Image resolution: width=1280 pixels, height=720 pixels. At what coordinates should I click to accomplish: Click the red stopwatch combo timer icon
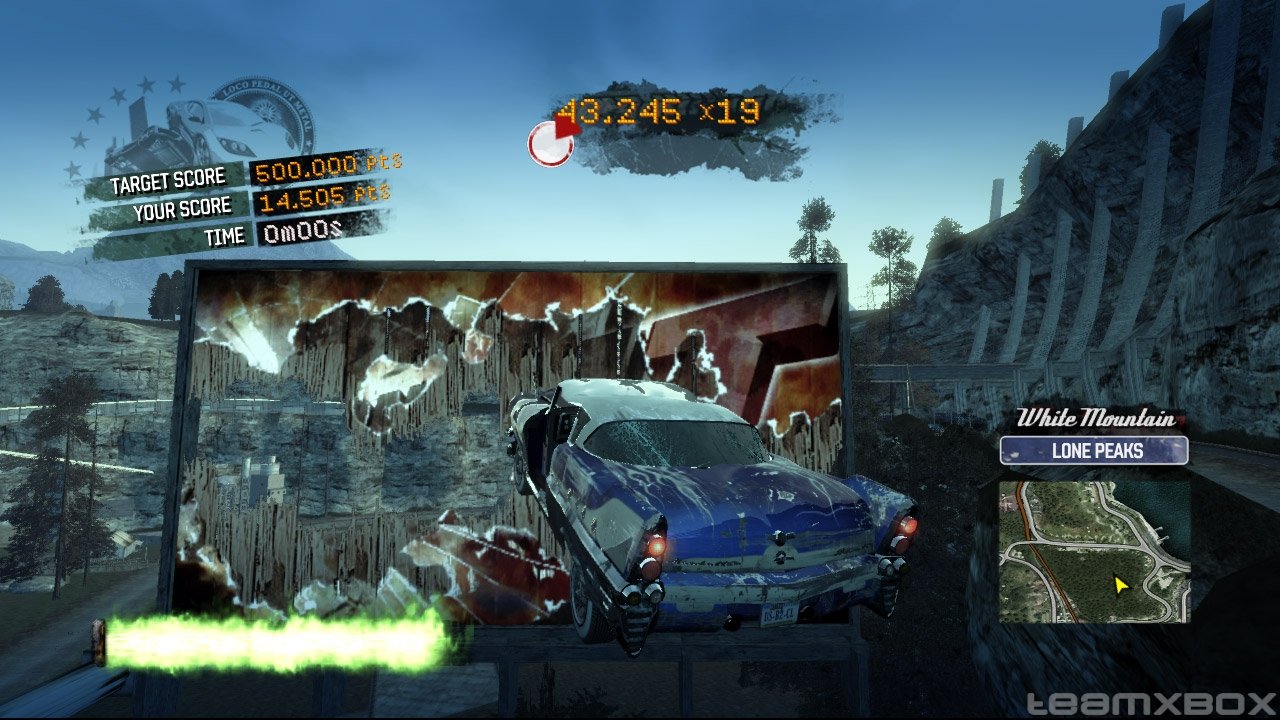[x=551, y=143]
